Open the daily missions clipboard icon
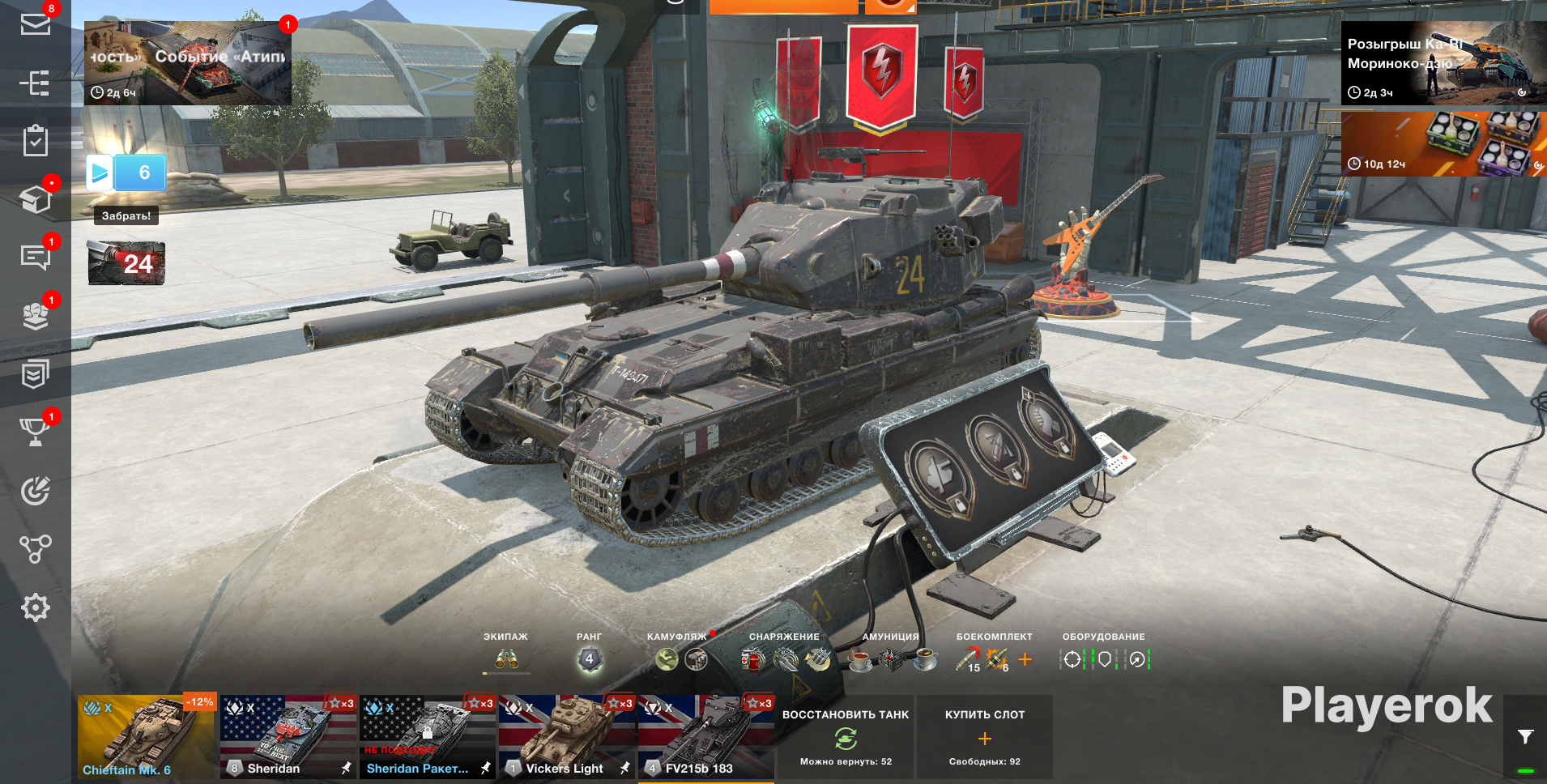Screen dimensions: 1547x784 click(x=35, y=141)
